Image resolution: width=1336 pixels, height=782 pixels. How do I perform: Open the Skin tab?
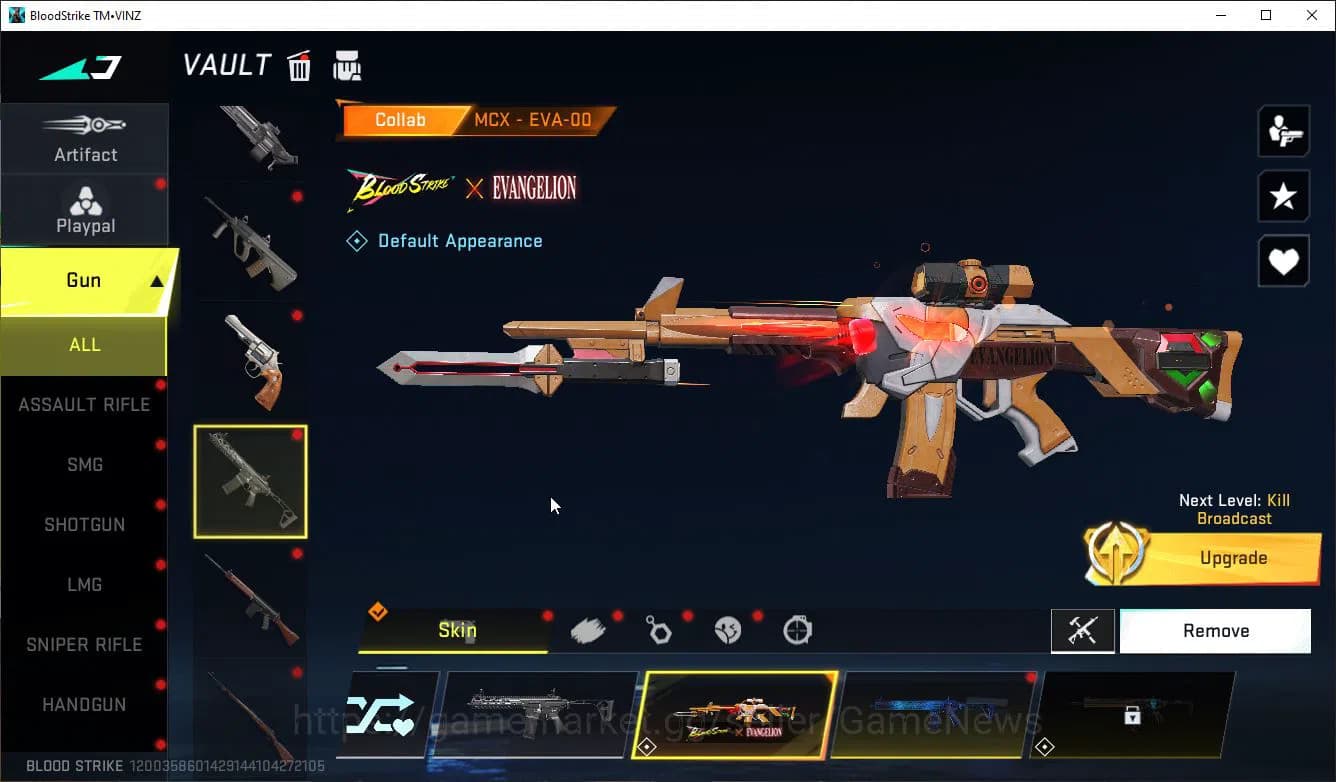coord(456,631)
